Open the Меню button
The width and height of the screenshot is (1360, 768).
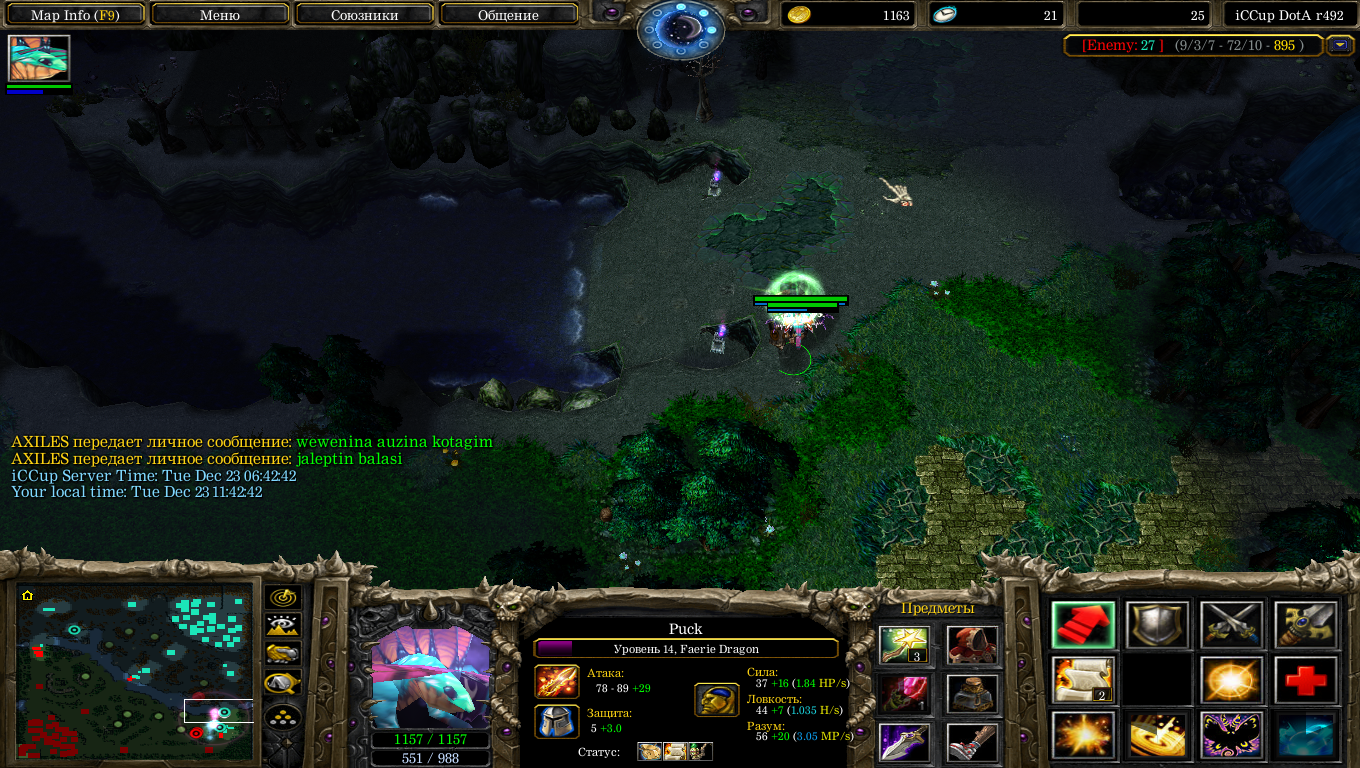tap(220, 15)
